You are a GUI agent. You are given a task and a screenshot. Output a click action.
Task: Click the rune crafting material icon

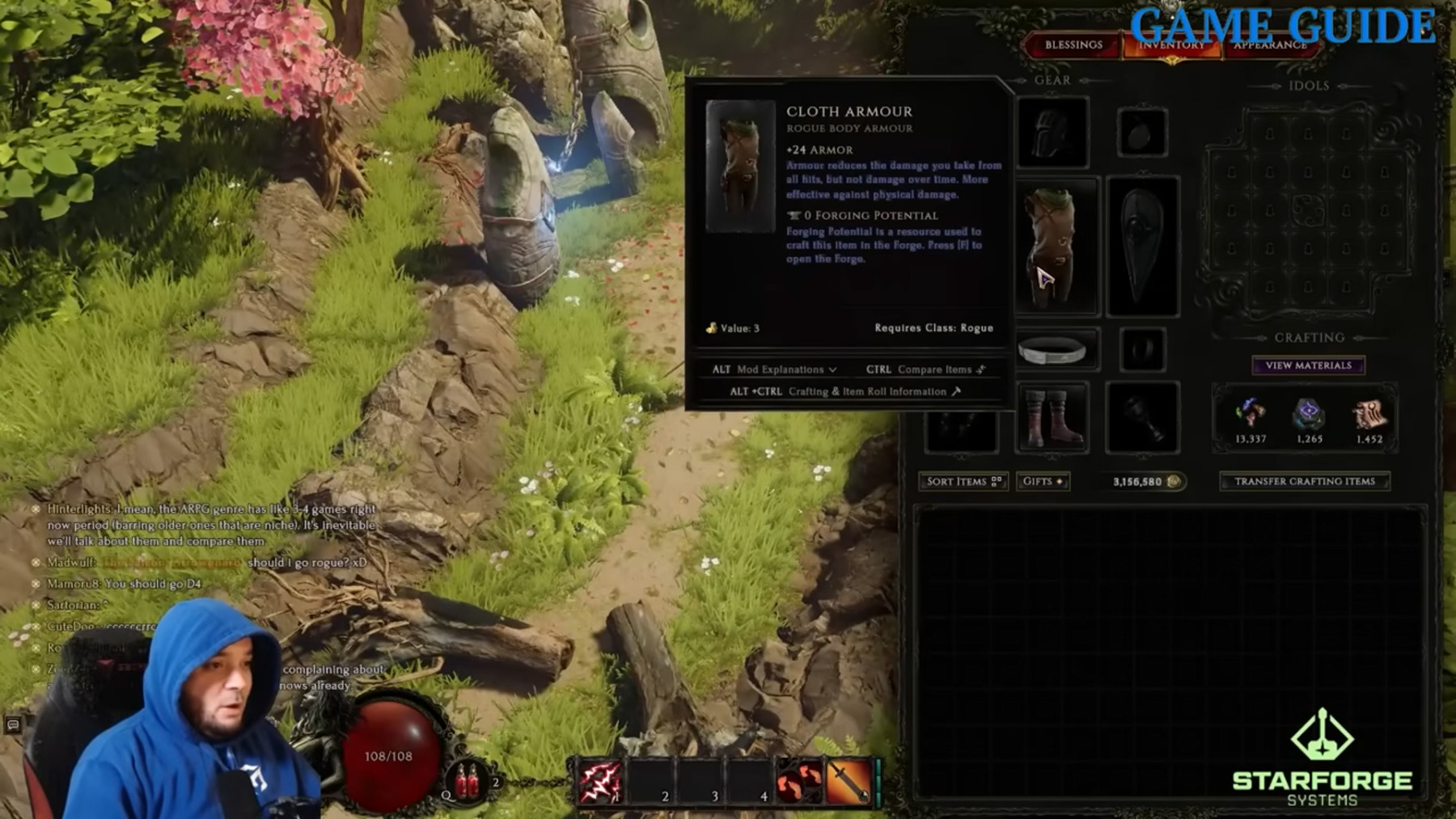pos(1309,414)
